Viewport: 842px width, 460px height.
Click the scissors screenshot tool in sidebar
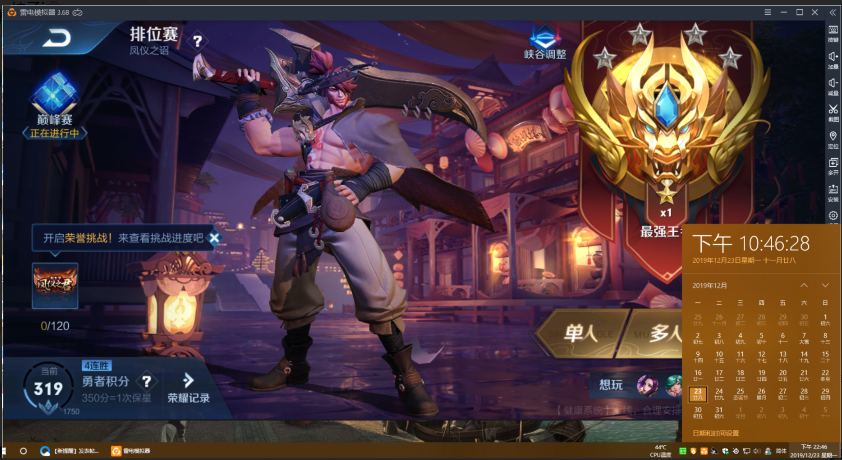pos(833,107)
